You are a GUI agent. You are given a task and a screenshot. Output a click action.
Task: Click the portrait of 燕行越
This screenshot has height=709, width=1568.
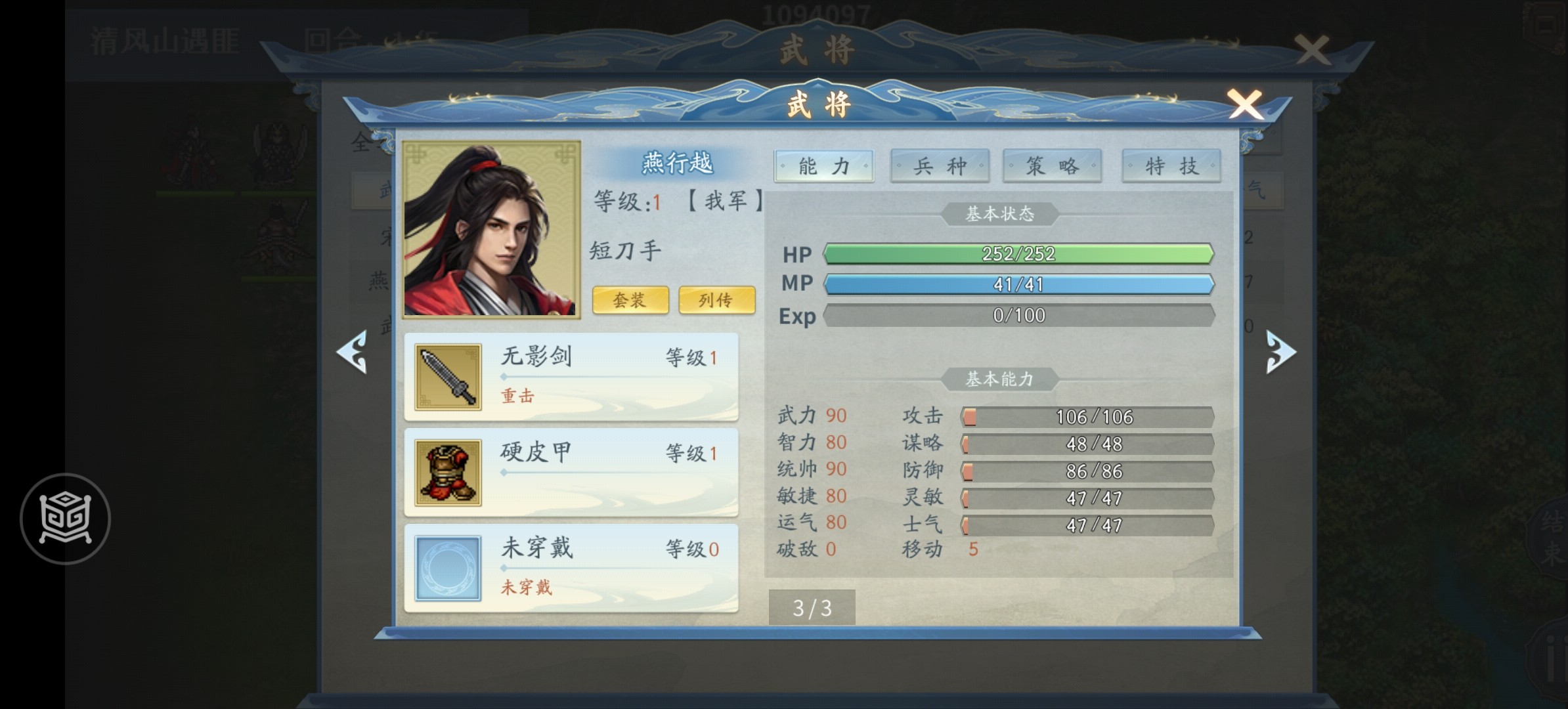click(491, 229)
